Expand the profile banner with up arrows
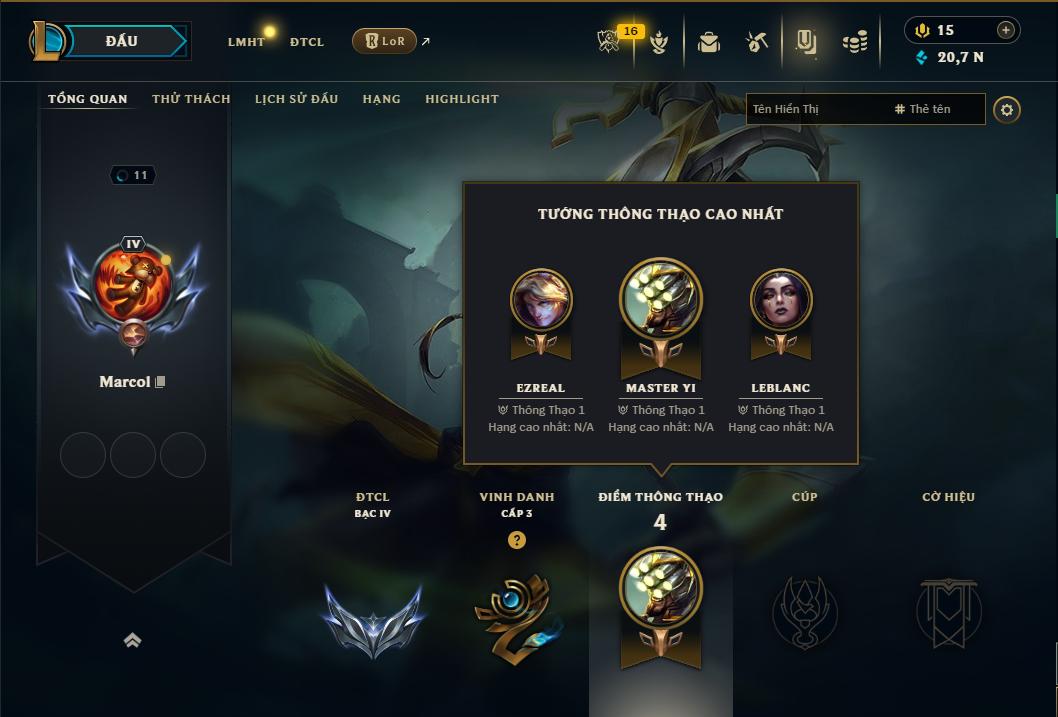The image size is (1058, 717). [x=132, y=640]
